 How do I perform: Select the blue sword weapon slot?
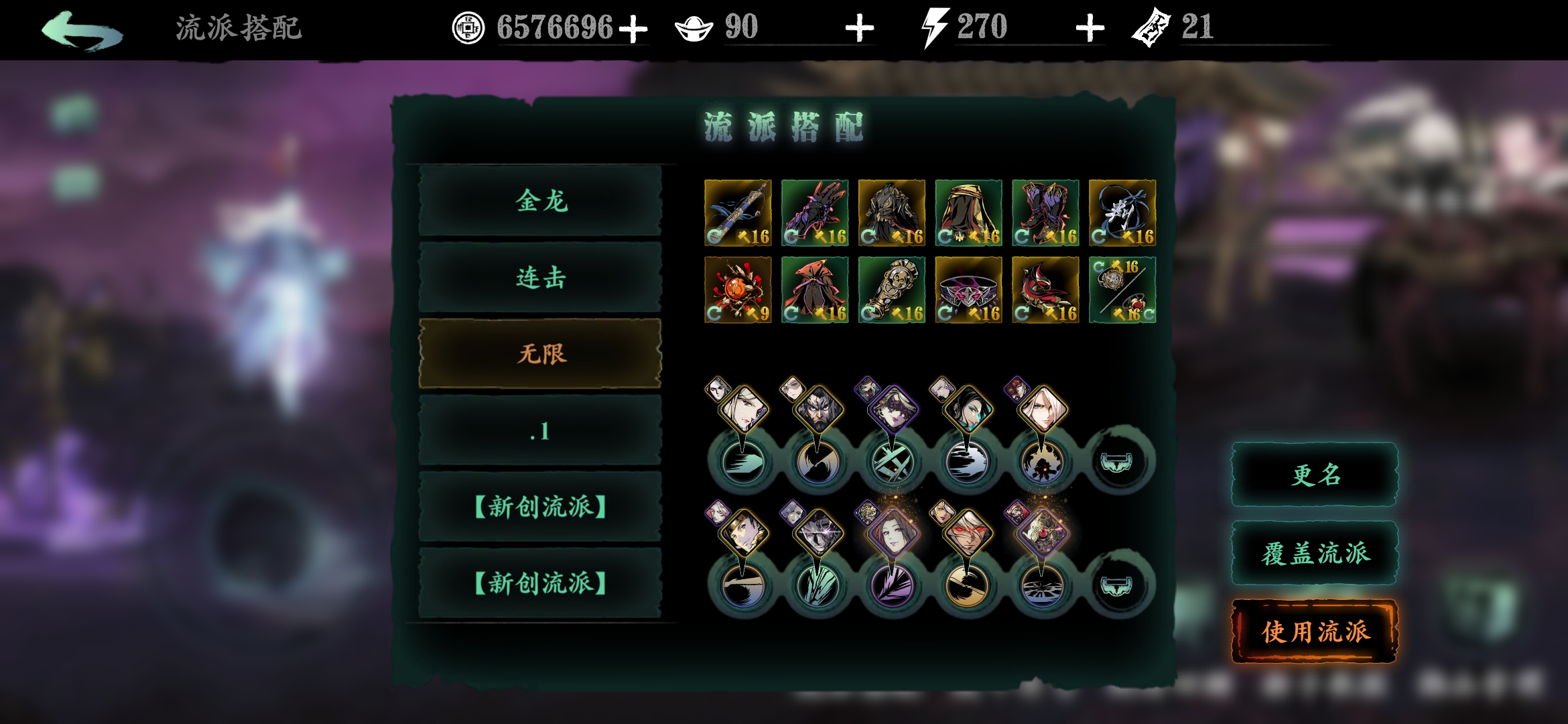point(738,213)
